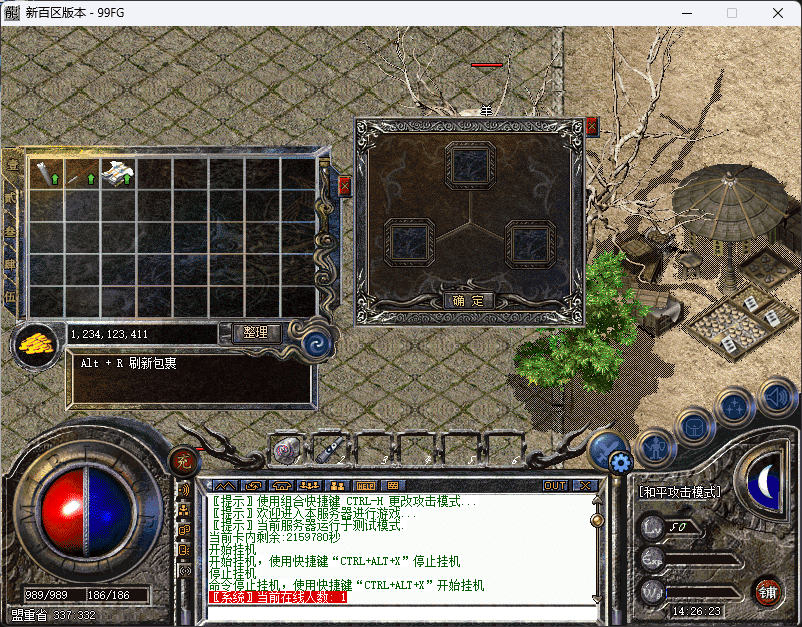802x627 pixels.
Task: Switch to bag page 贰 tab
Action: click(12, 199)
